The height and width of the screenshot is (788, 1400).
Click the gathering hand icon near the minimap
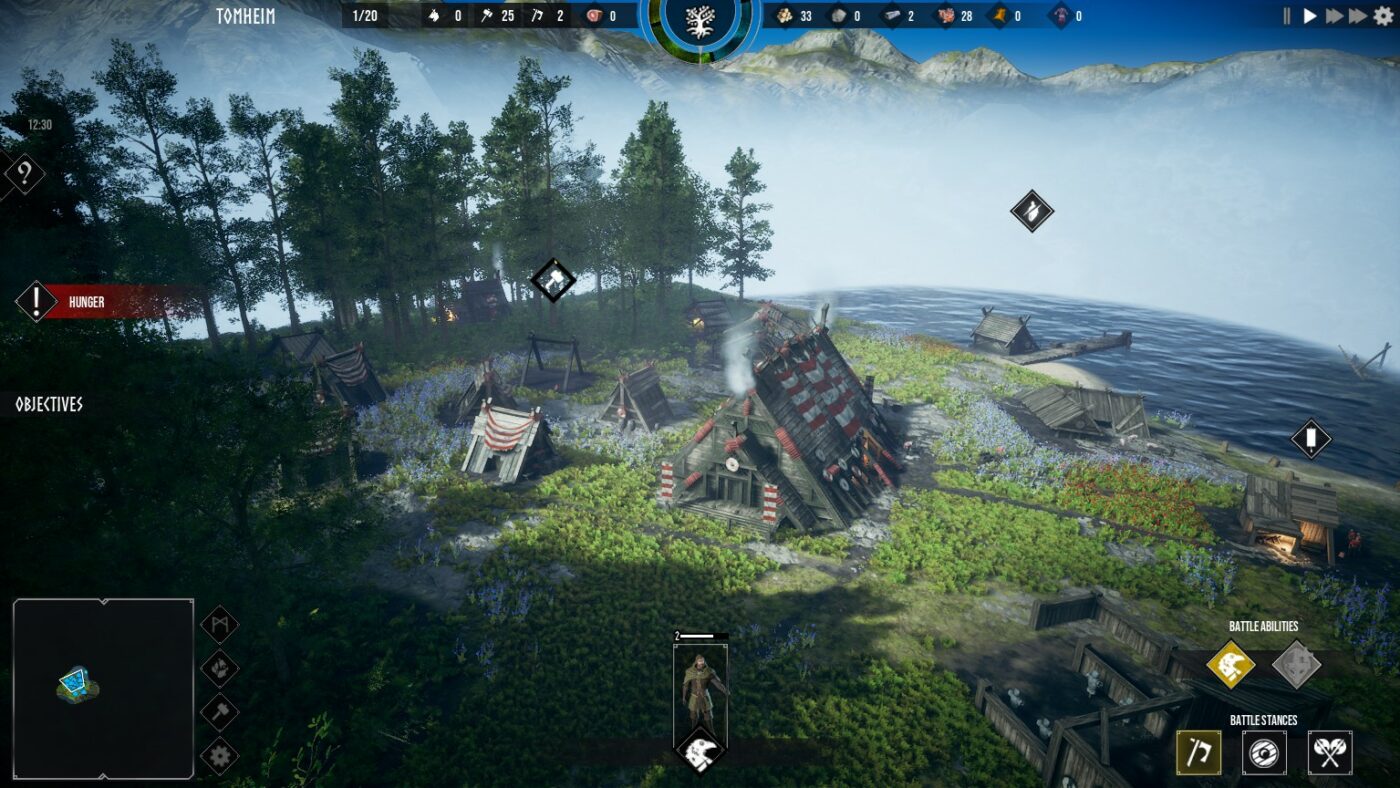pos(220,666)
